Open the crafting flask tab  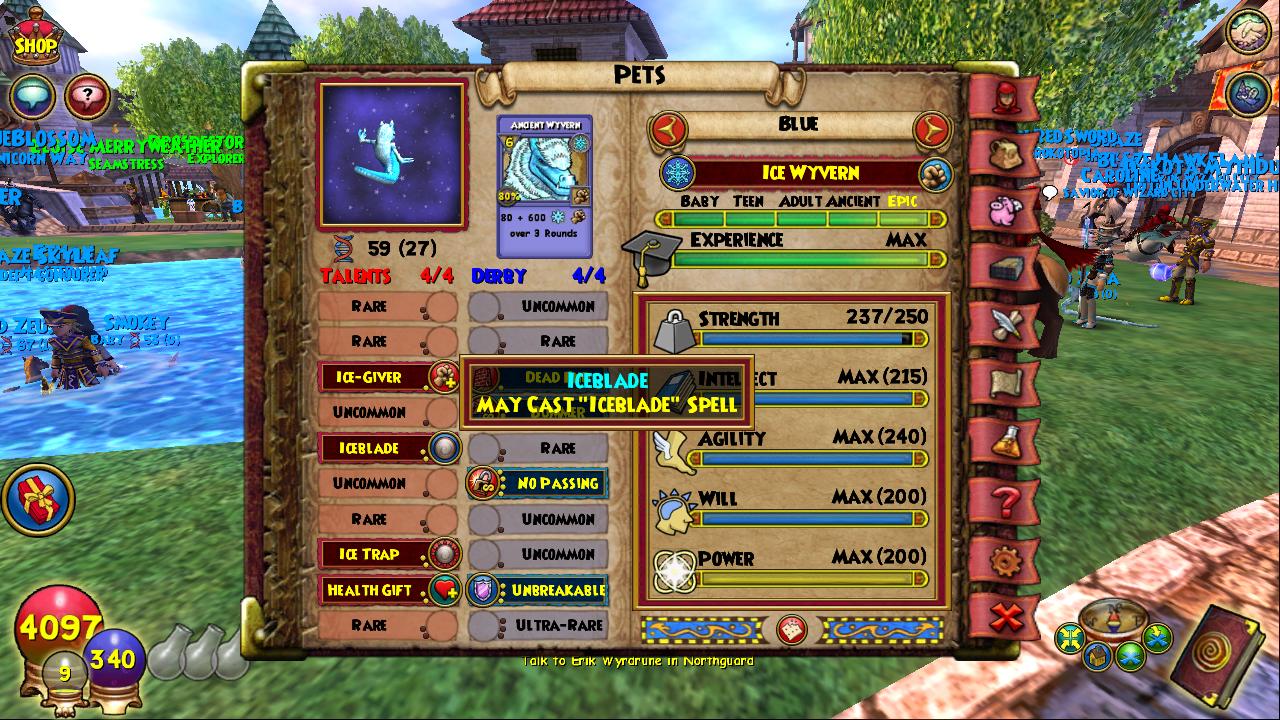(1005, 440)
